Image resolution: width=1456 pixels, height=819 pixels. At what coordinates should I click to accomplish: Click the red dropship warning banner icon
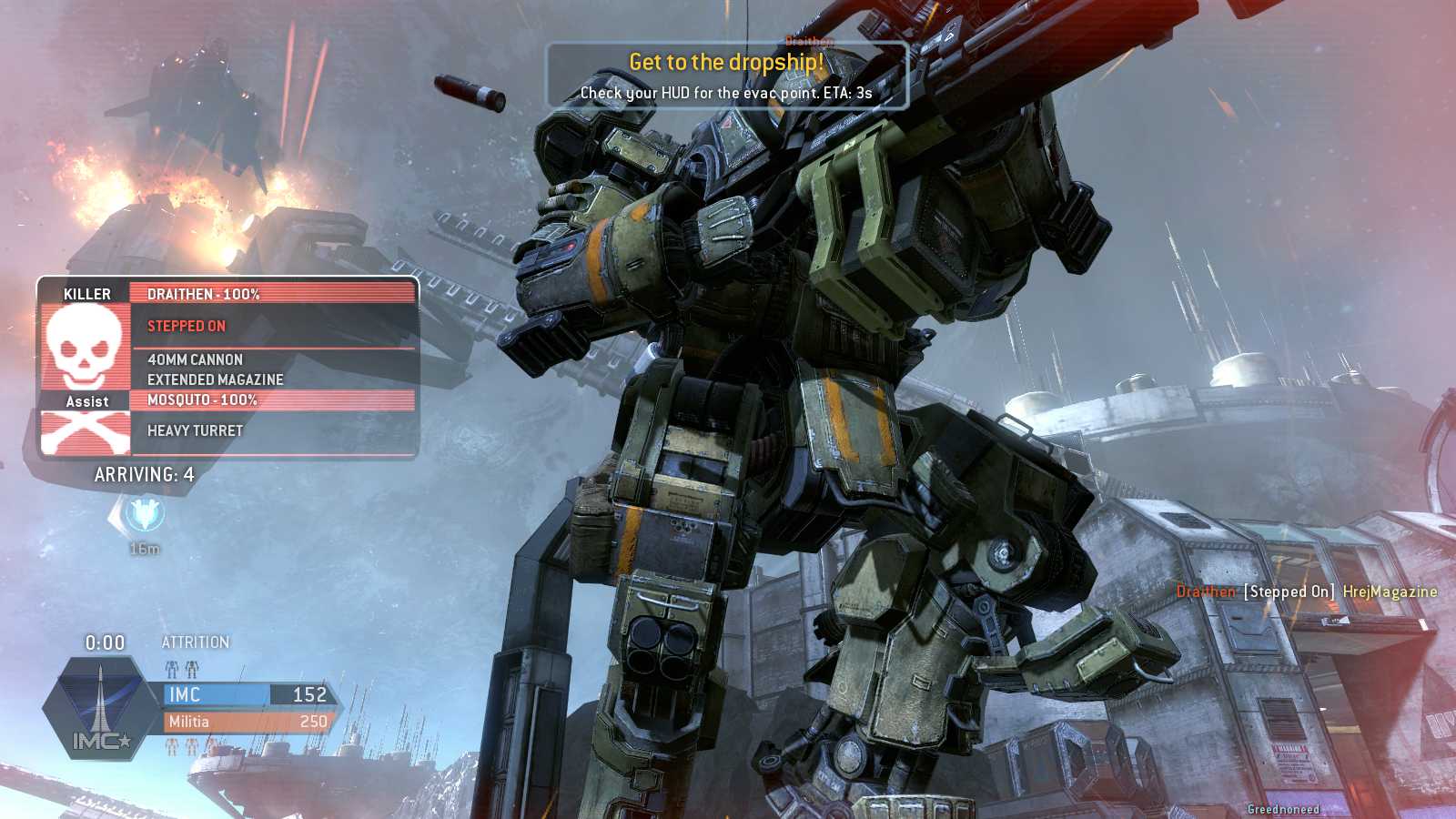[x=724, y=63]
